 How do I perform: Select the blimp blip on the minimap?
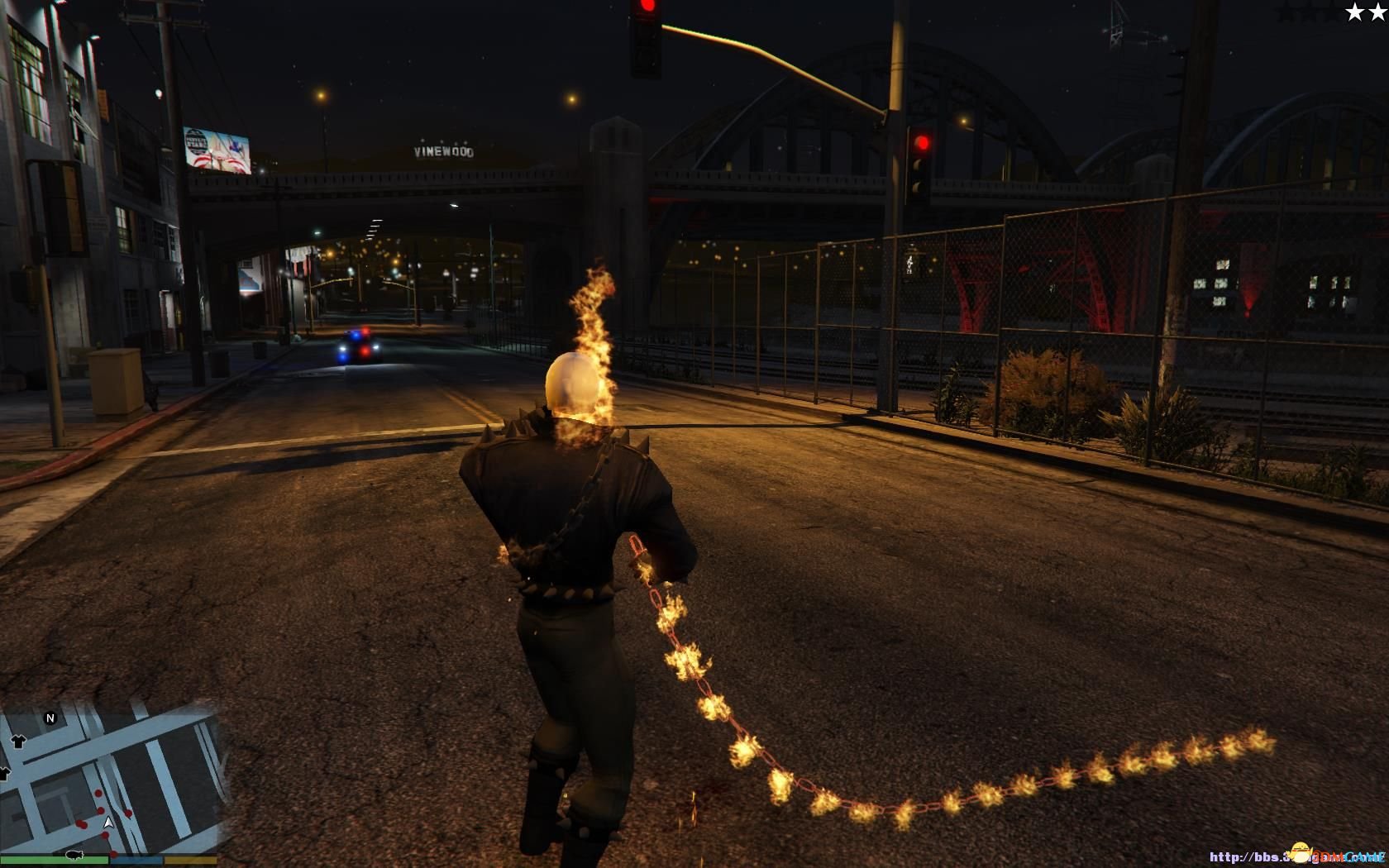[x=73, y=854]
